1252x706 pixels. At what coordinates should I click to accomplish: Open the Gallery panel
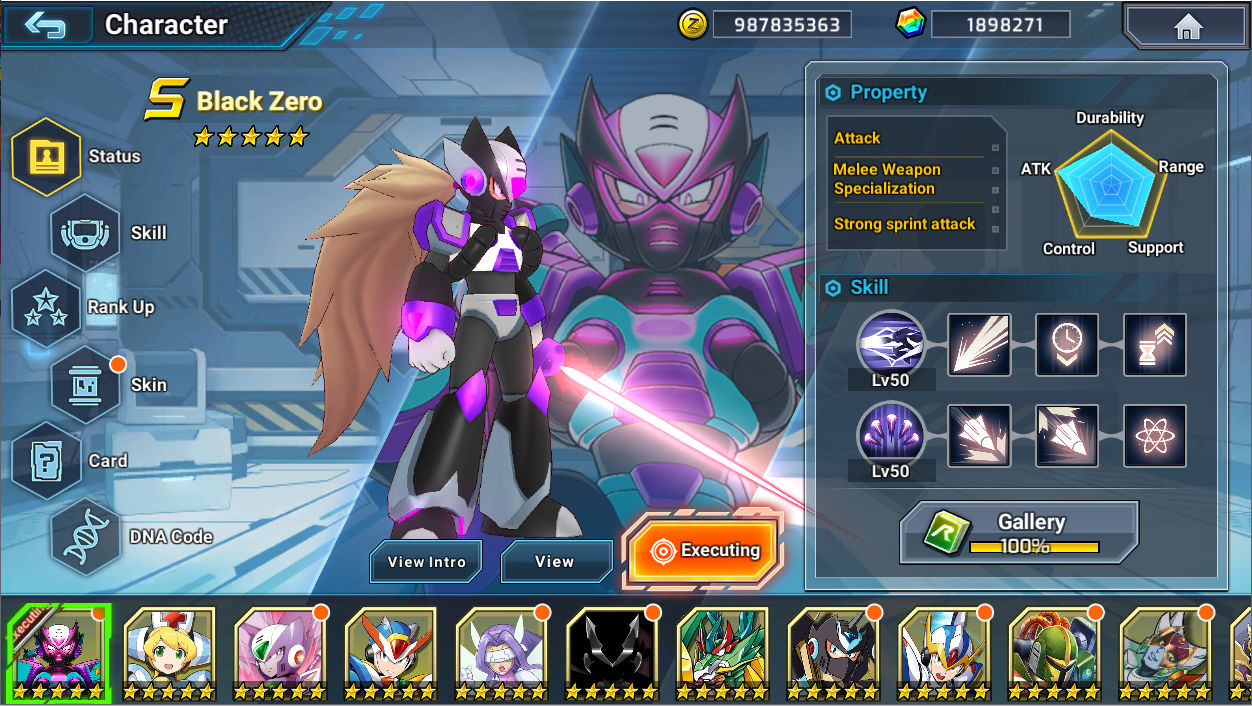click(1019, 532)
